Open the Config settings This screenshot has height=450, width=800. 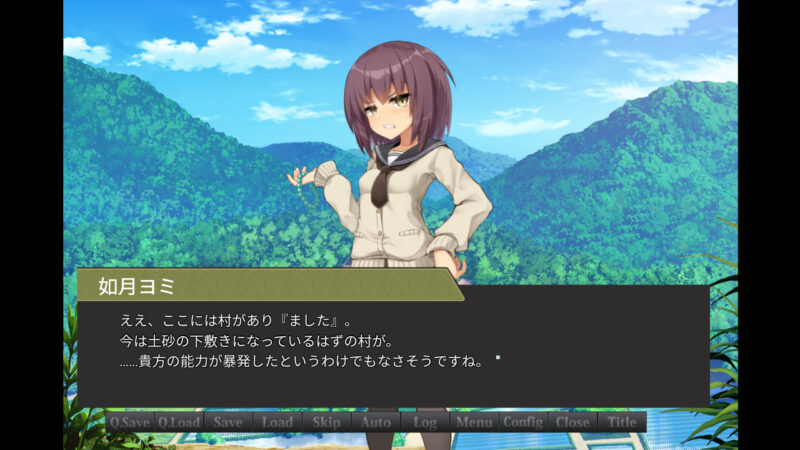[523, 422]
